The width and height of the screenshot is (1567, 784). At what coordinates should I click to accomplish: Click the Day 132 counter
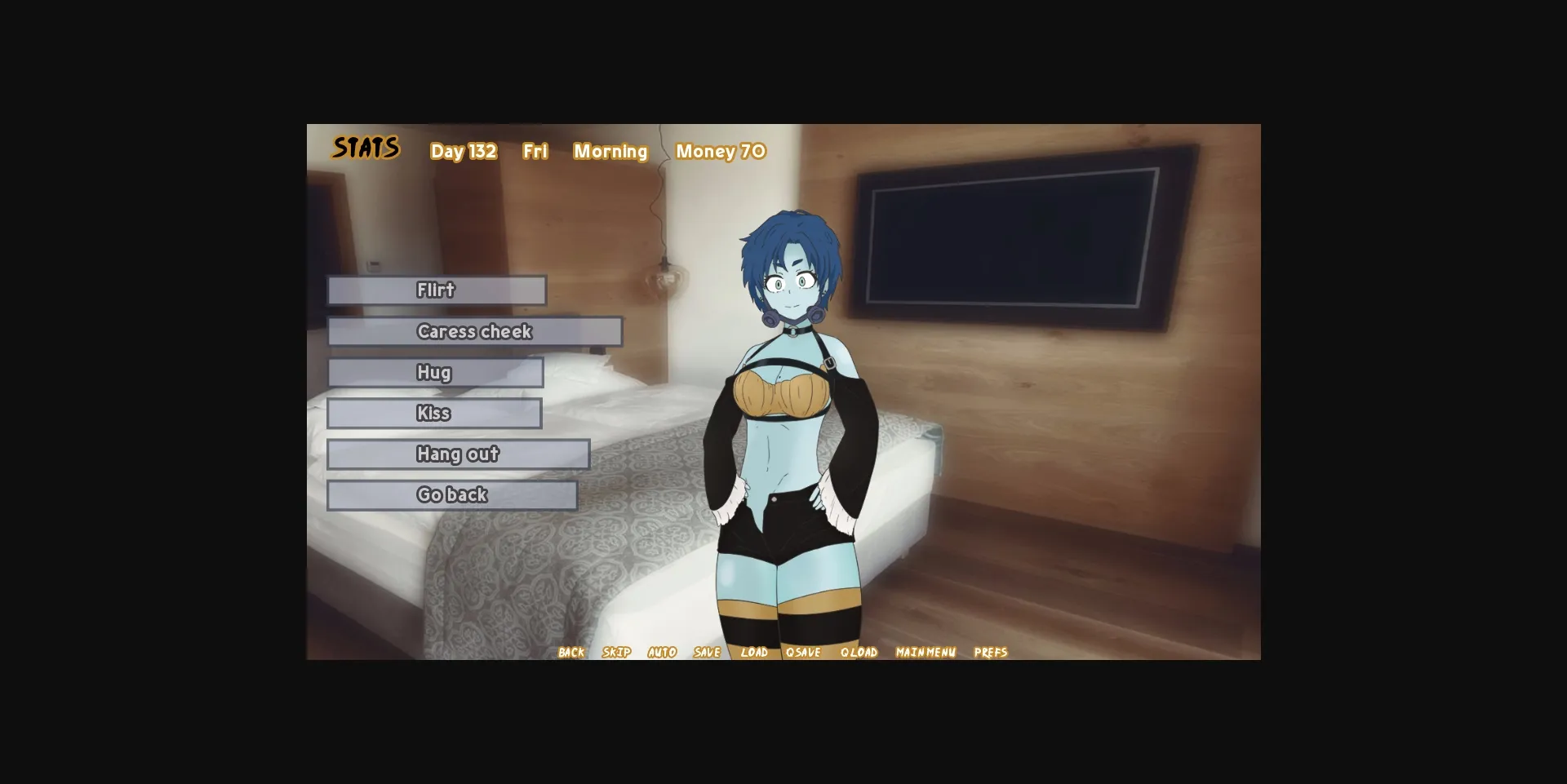(464, 151)
